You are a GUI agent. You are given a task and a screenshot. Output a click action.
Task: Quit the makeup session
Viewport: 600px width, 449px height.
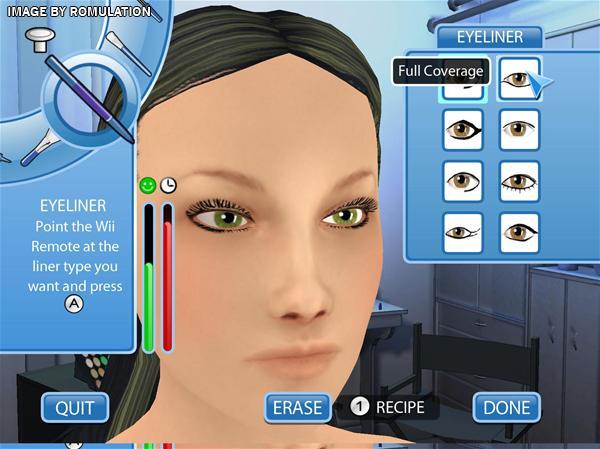(x=74, y=407)
